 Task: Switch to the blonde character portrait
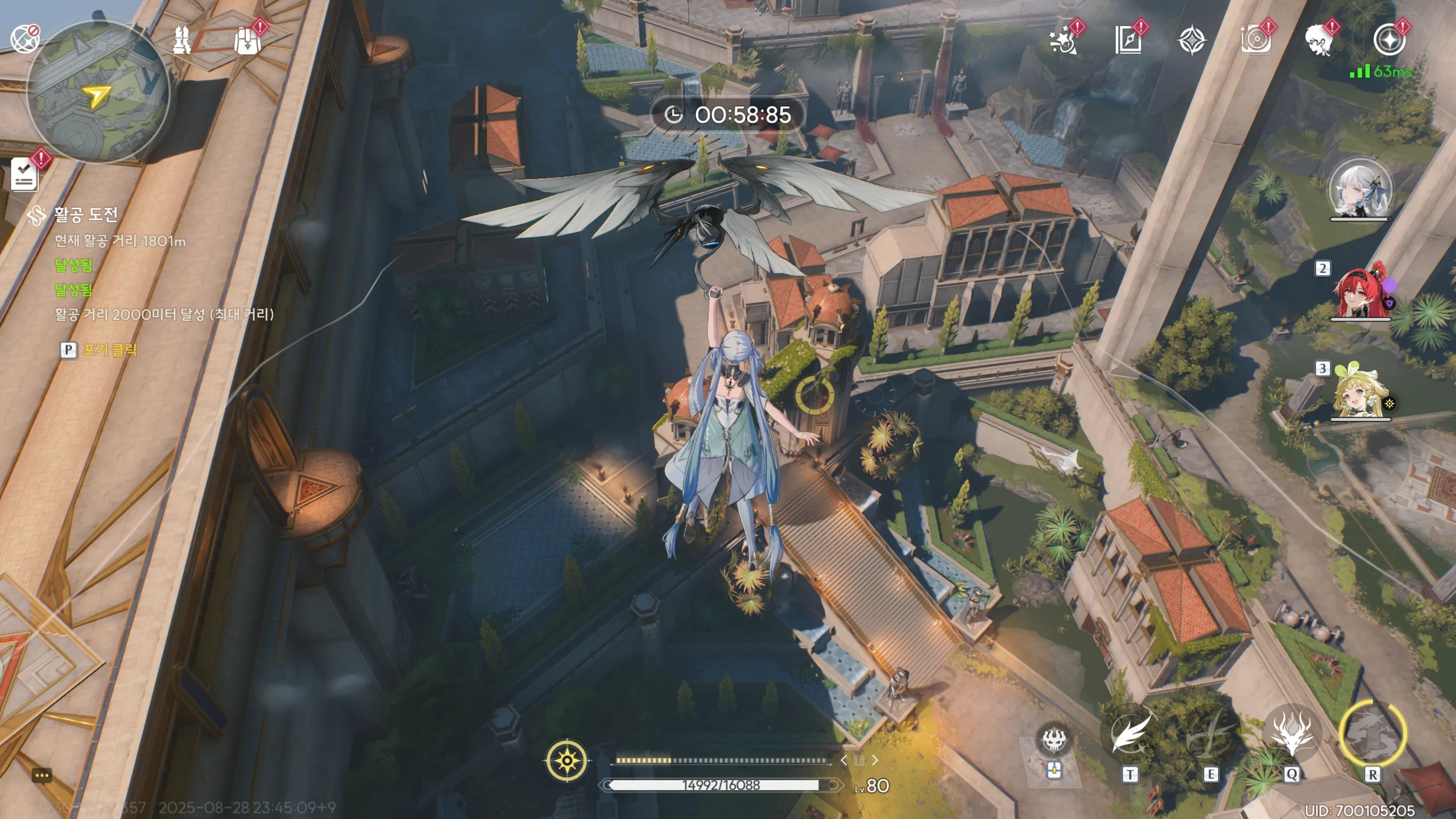point(1359,392)
